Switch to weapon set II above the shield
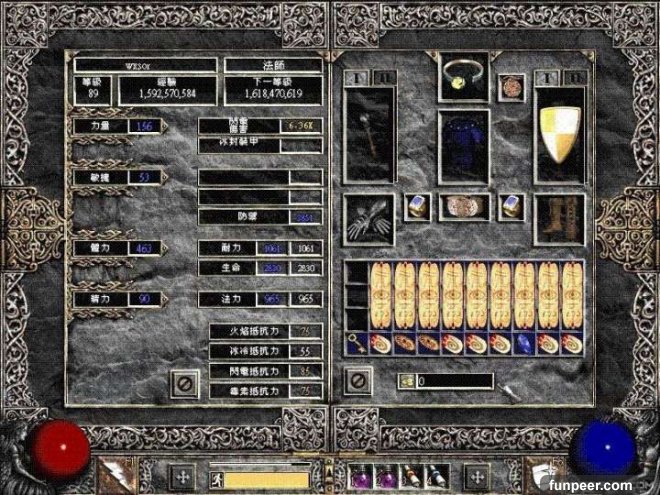660x495 pixels. 573,77
